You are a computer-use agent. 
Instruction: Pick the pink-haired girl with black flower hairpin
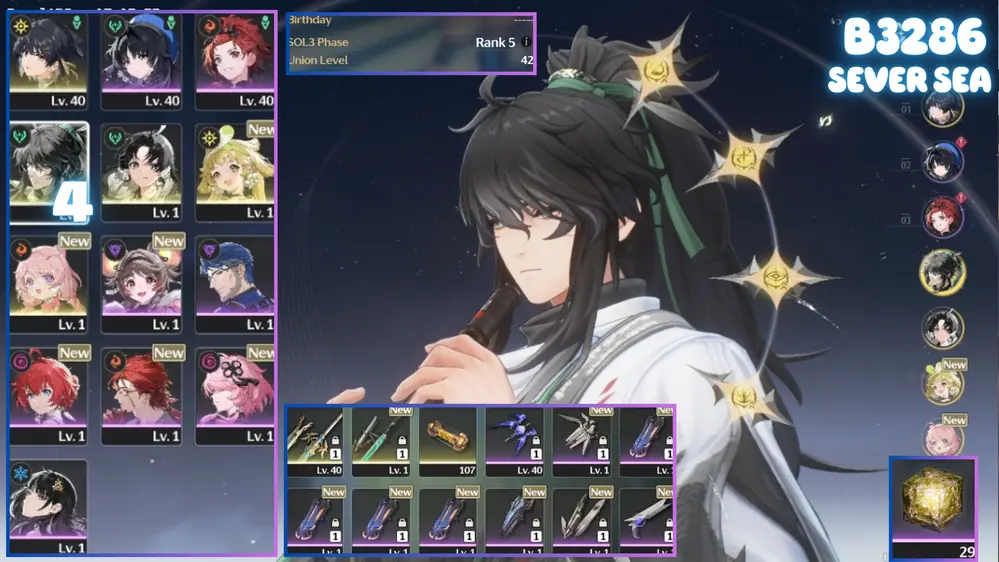[x=235, y=396]
